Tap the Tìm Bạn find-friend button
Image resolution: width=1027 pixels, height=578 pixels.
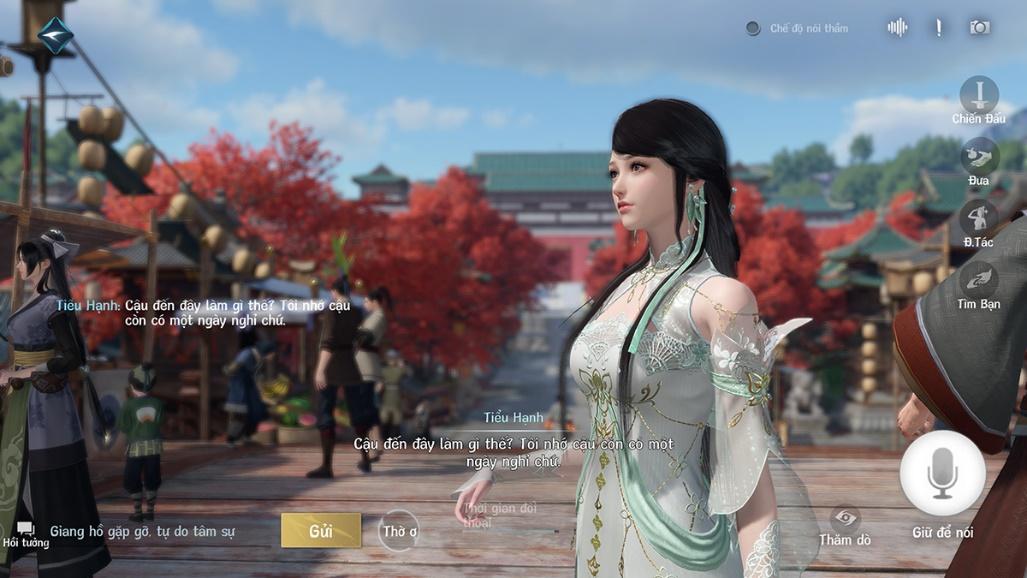(x=979, y=280)
